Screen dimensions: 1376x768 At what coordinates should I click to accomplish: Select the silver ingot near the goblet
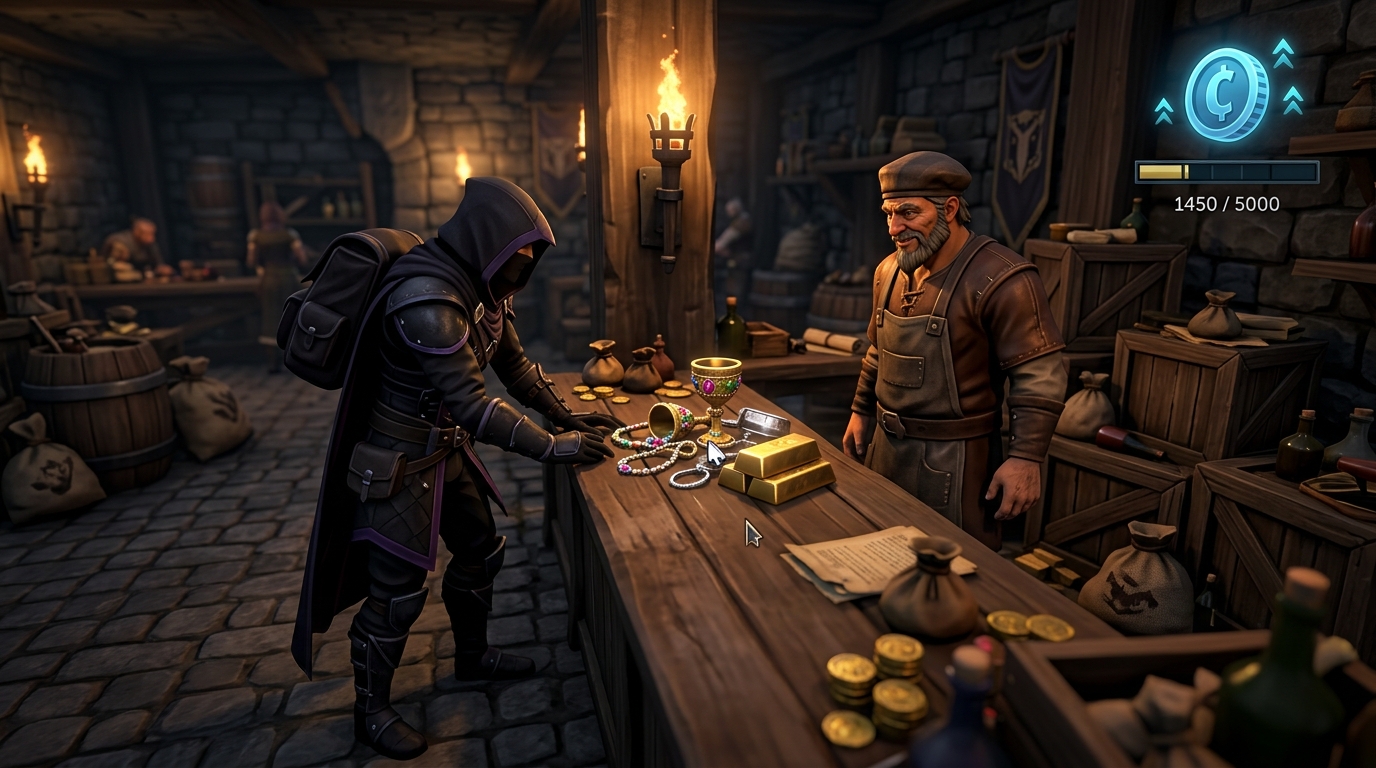click(765, 420)
